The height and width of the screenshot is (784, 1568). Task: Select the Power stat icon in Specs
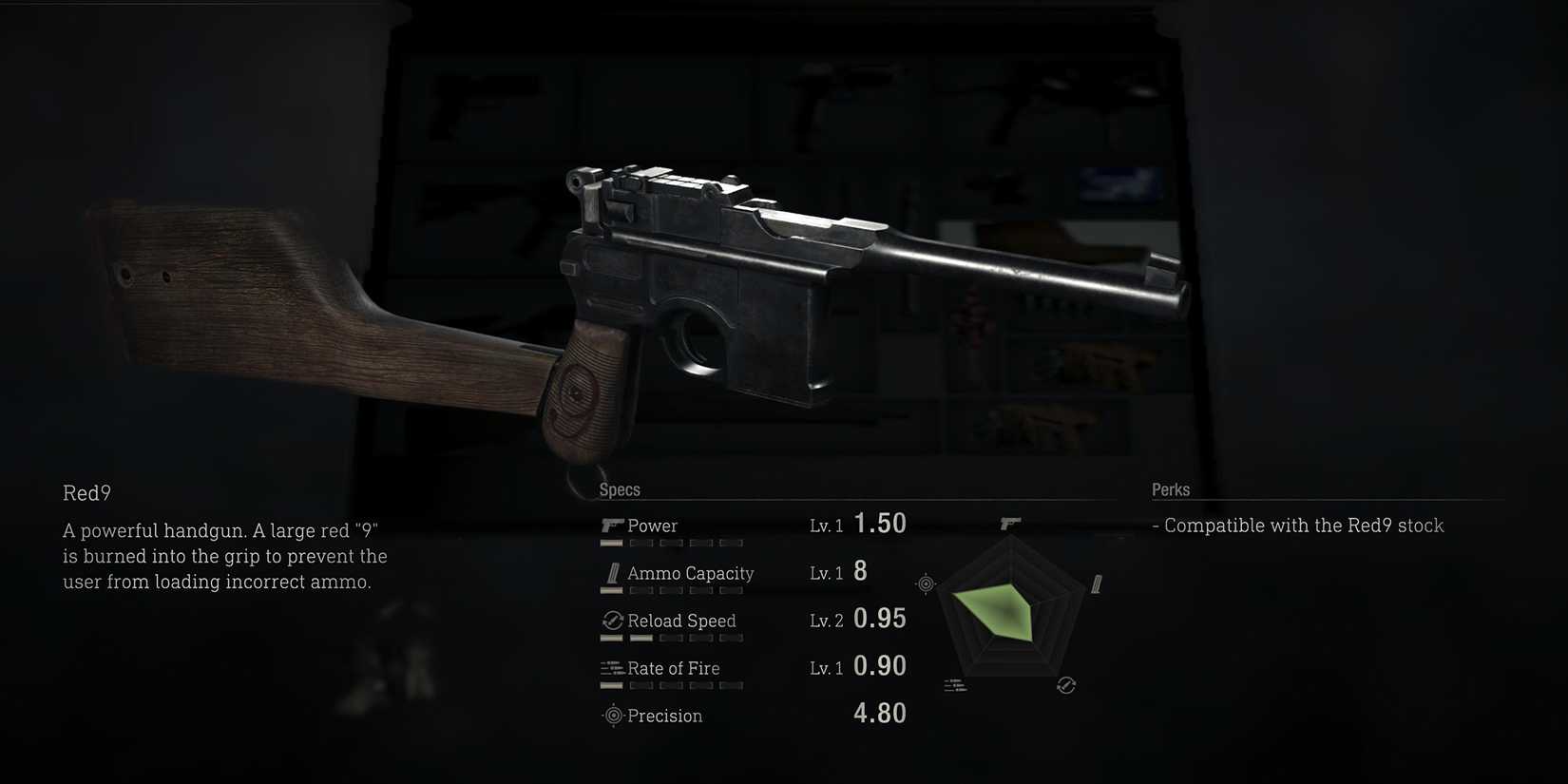tap(612, 524)
